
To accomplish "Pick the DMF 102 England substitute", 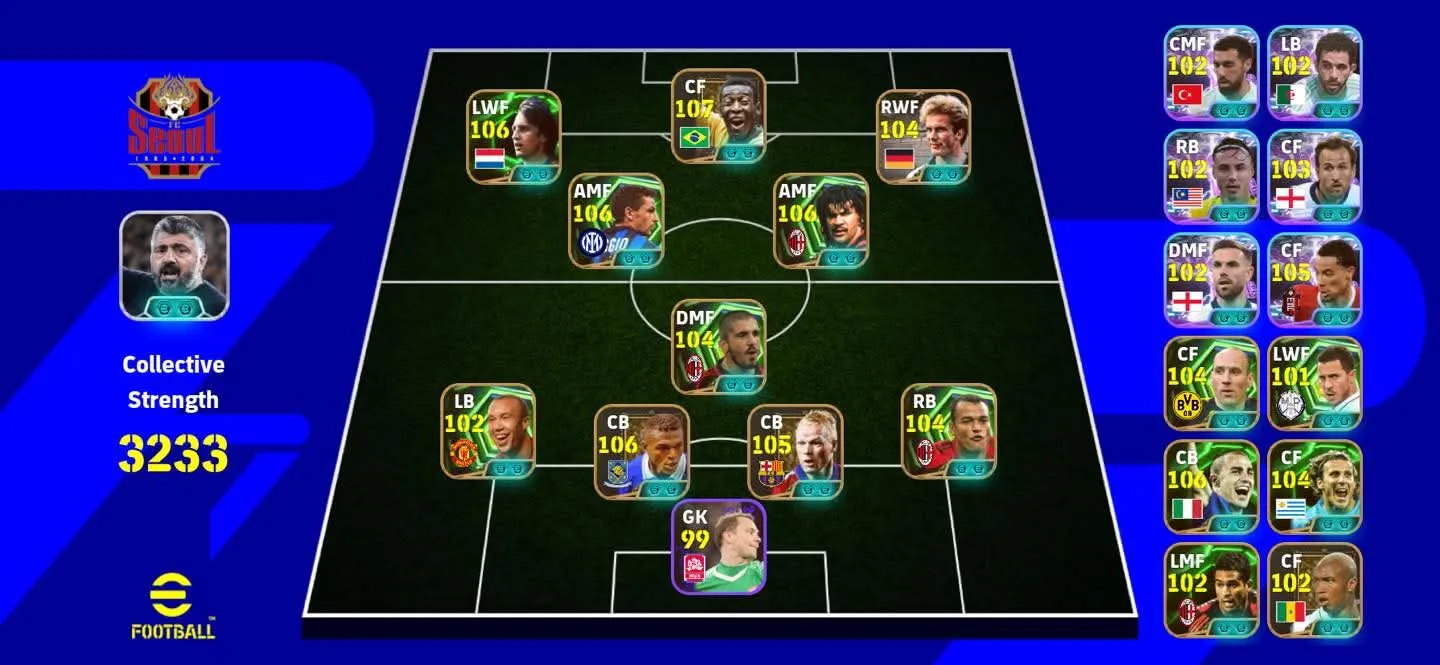I will pyautogui.click(x=1211, y=280).
